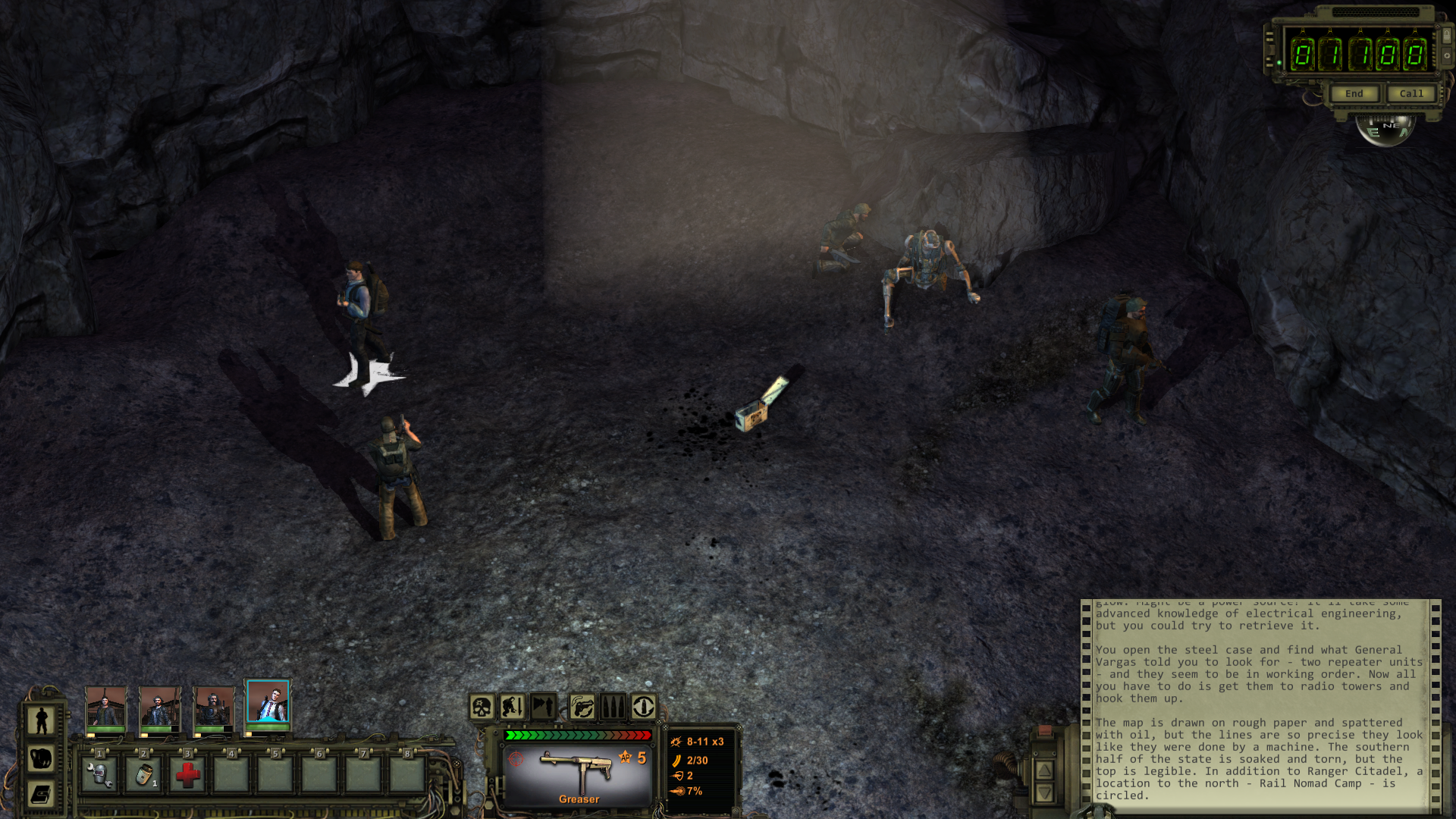Click the bell icon on the radio

tap(1447, 35)
